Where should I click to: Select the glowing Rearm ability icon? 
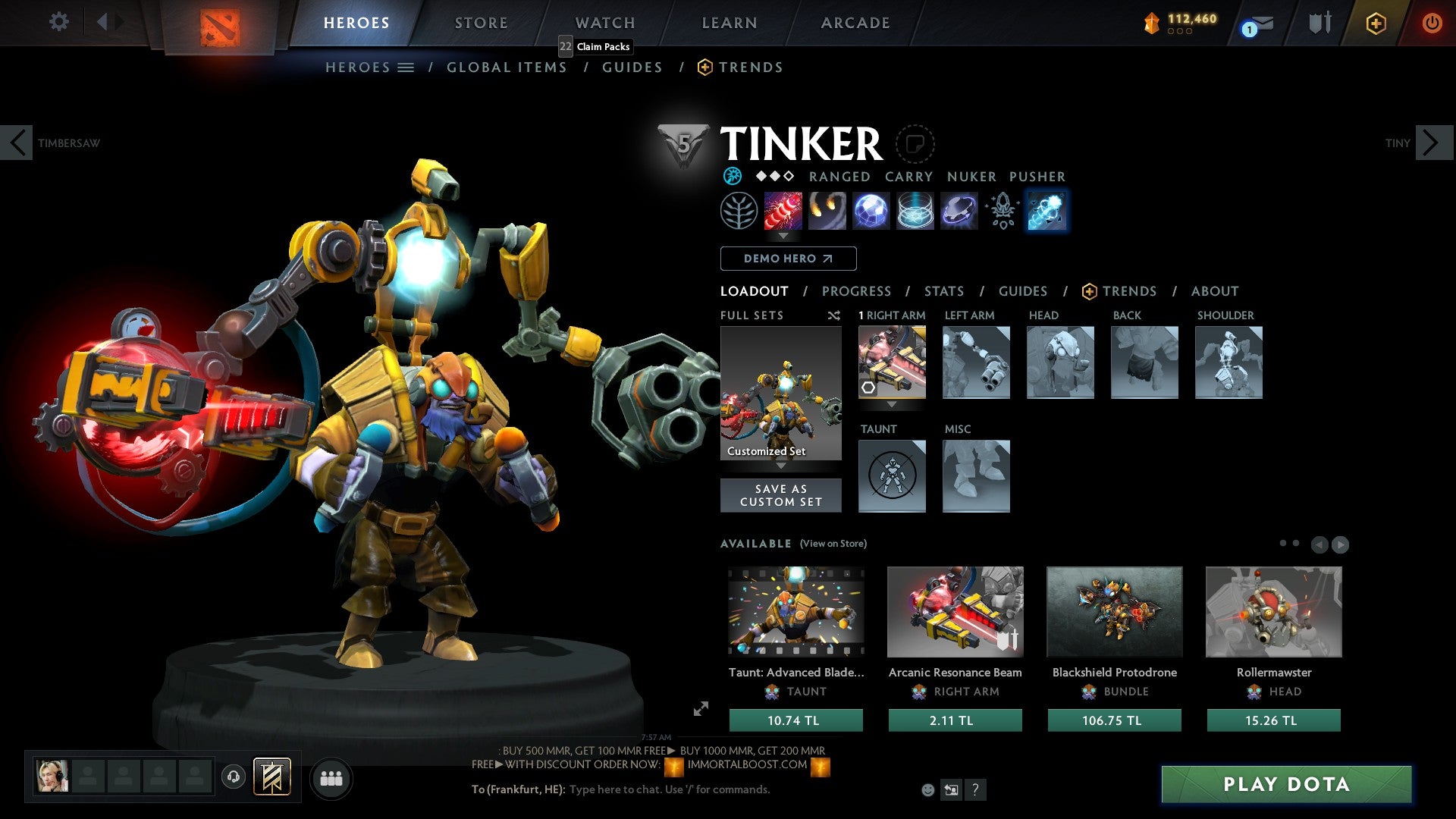[x=1046, y=211]
